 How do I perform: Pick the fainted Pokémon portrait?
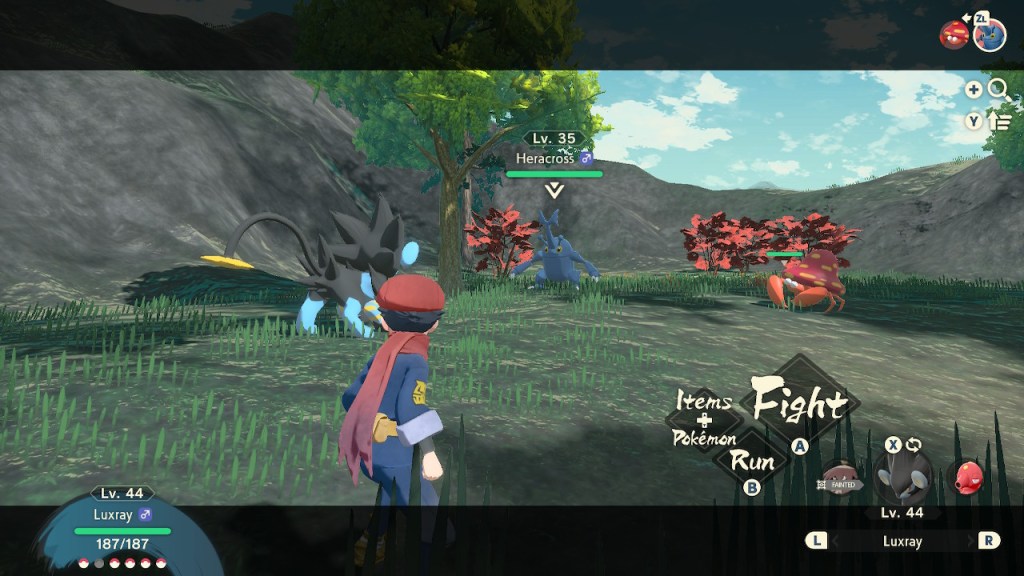tap(842, 479)
